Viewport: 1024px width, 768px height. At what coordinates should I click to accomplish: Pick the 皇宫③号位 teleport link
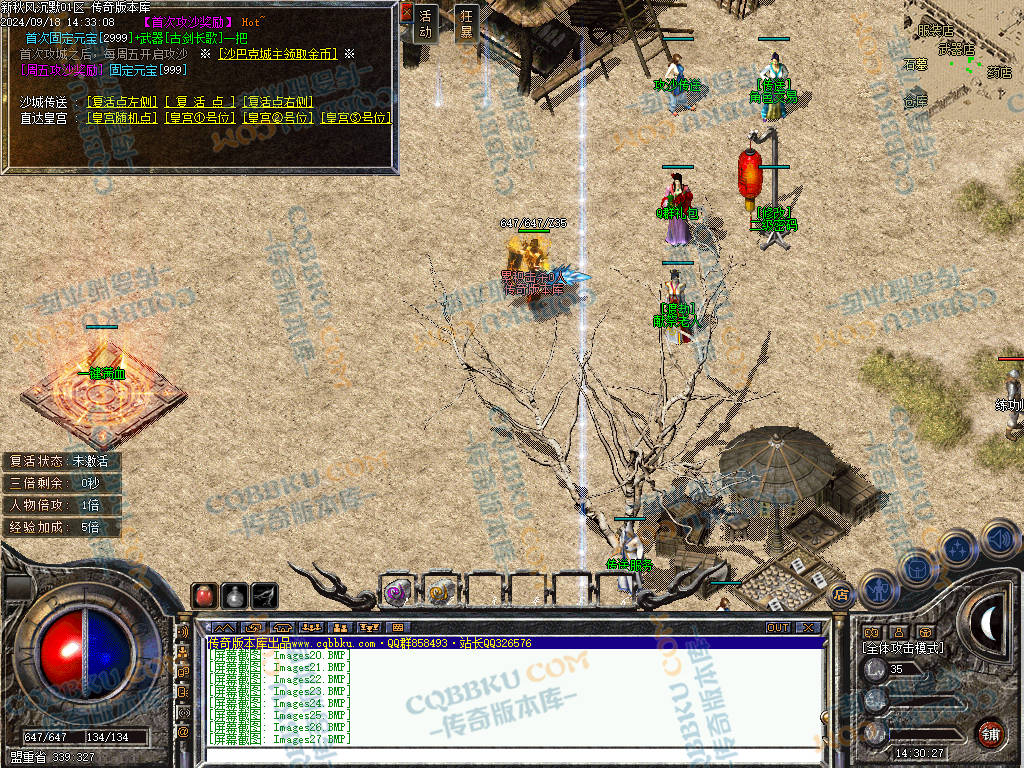355,118
